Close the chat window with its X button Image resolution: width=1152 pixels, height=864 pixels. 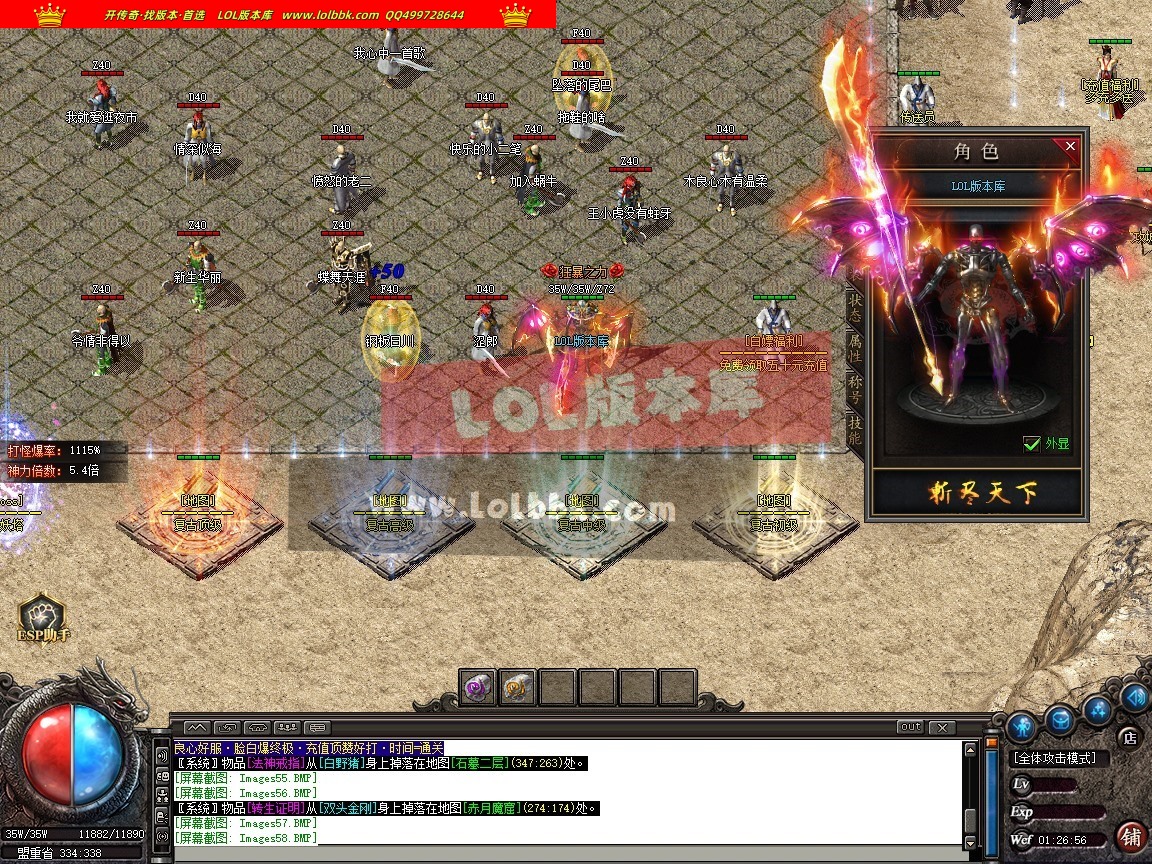941,727
